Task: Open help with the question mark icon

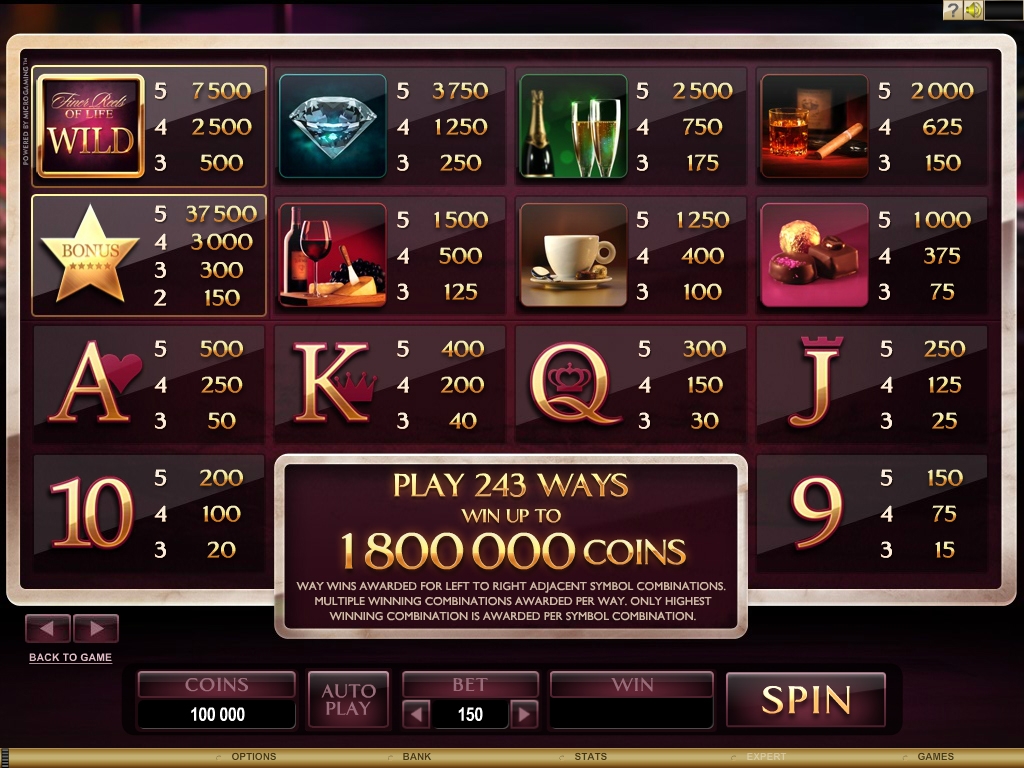Action: pos(952,10)
